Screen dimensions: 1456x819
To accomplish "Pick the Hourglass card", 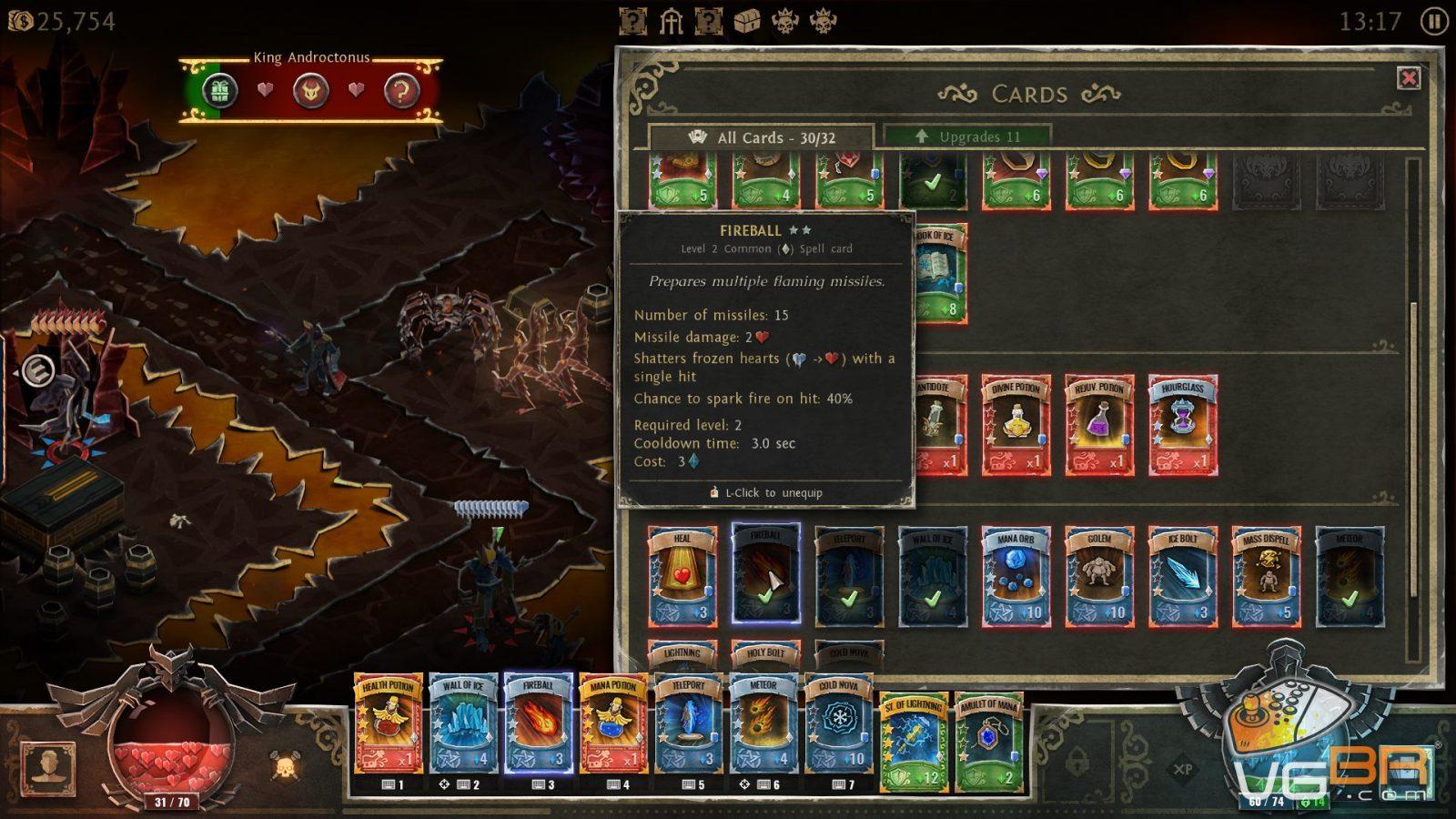I will click(x=1182, y=425).
